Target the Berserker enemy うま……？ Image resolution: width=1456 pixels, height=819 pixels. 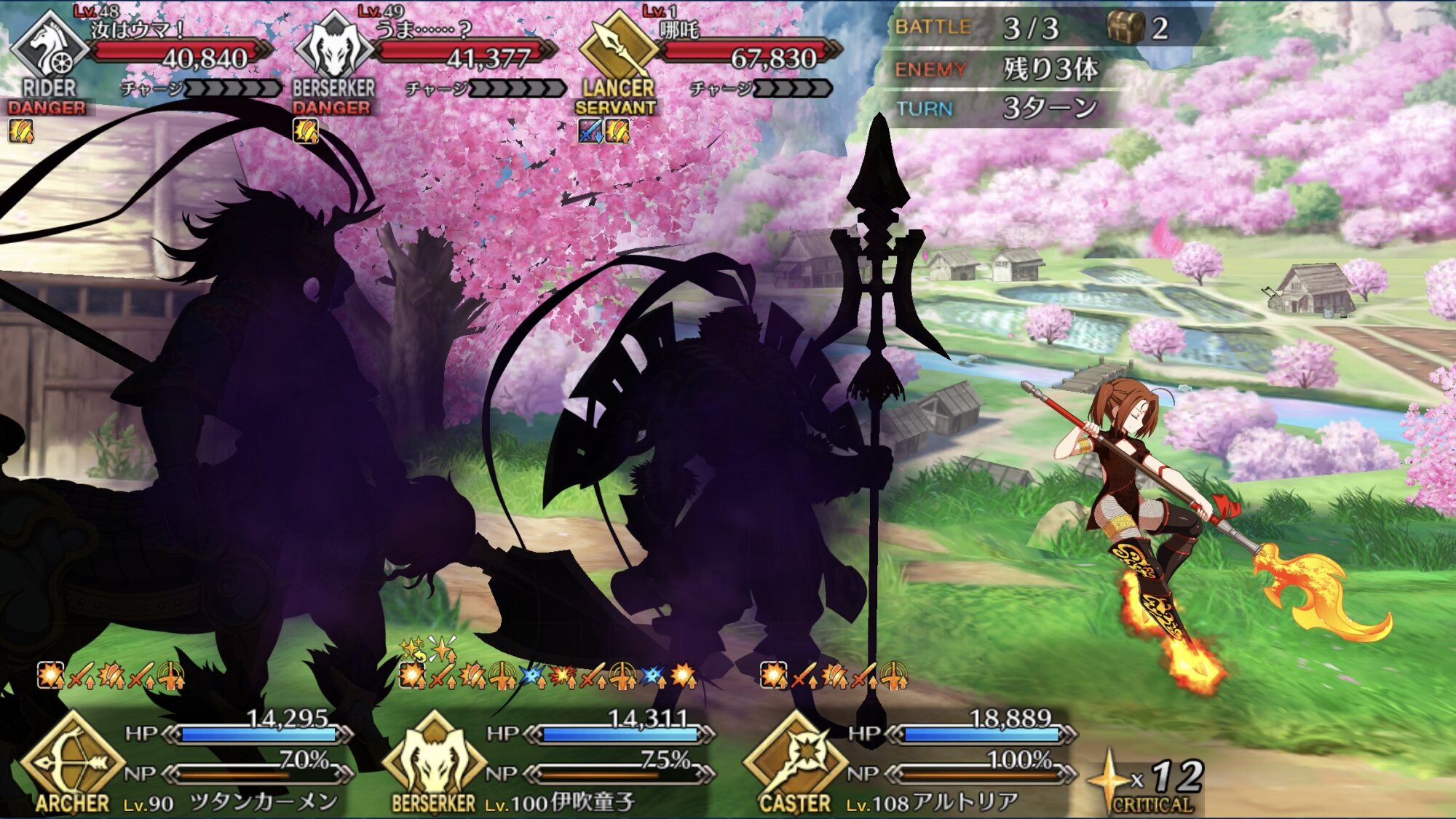426,58
